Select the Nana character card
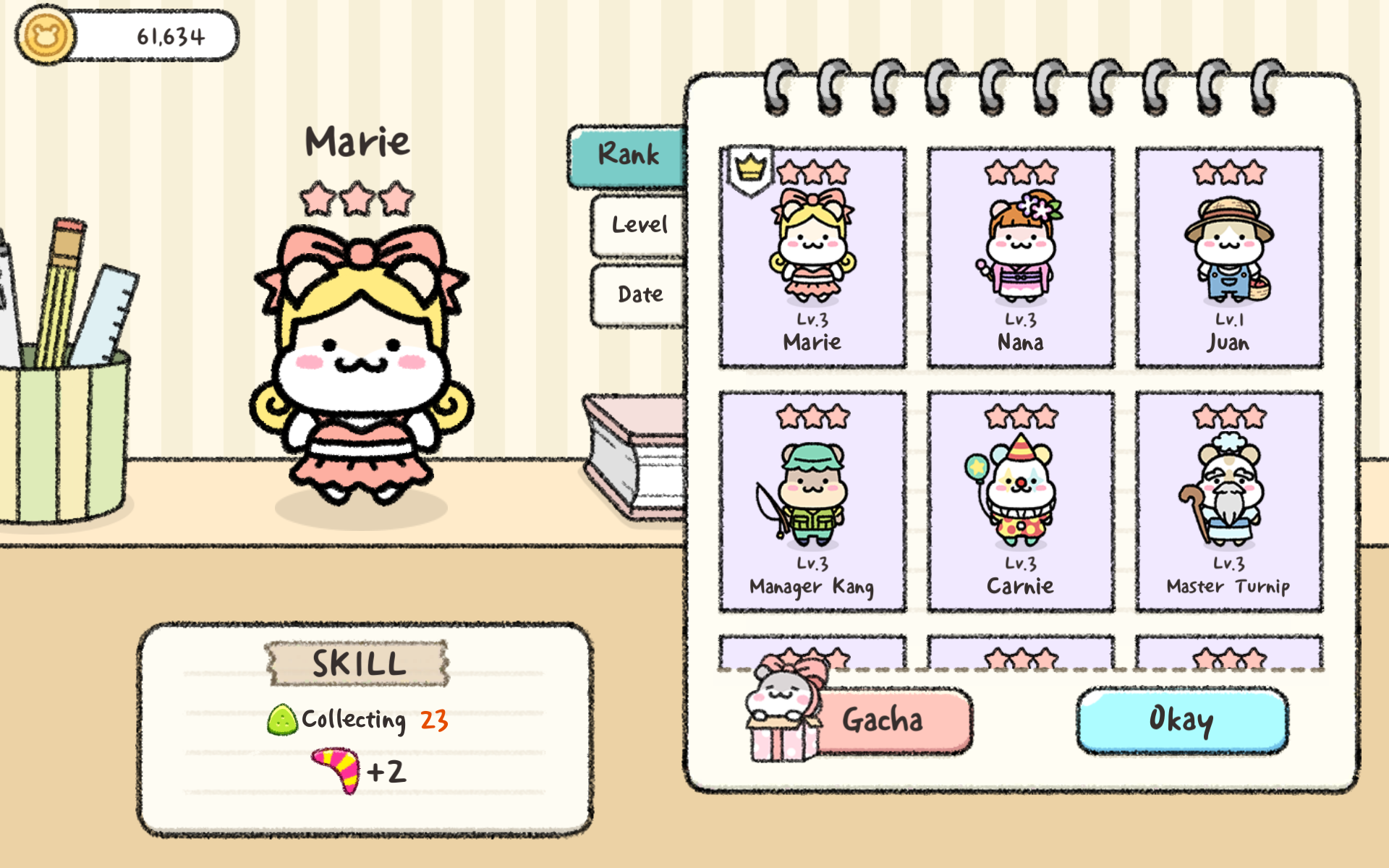This screenshot has width=1389, height=868. (1020, 257)
